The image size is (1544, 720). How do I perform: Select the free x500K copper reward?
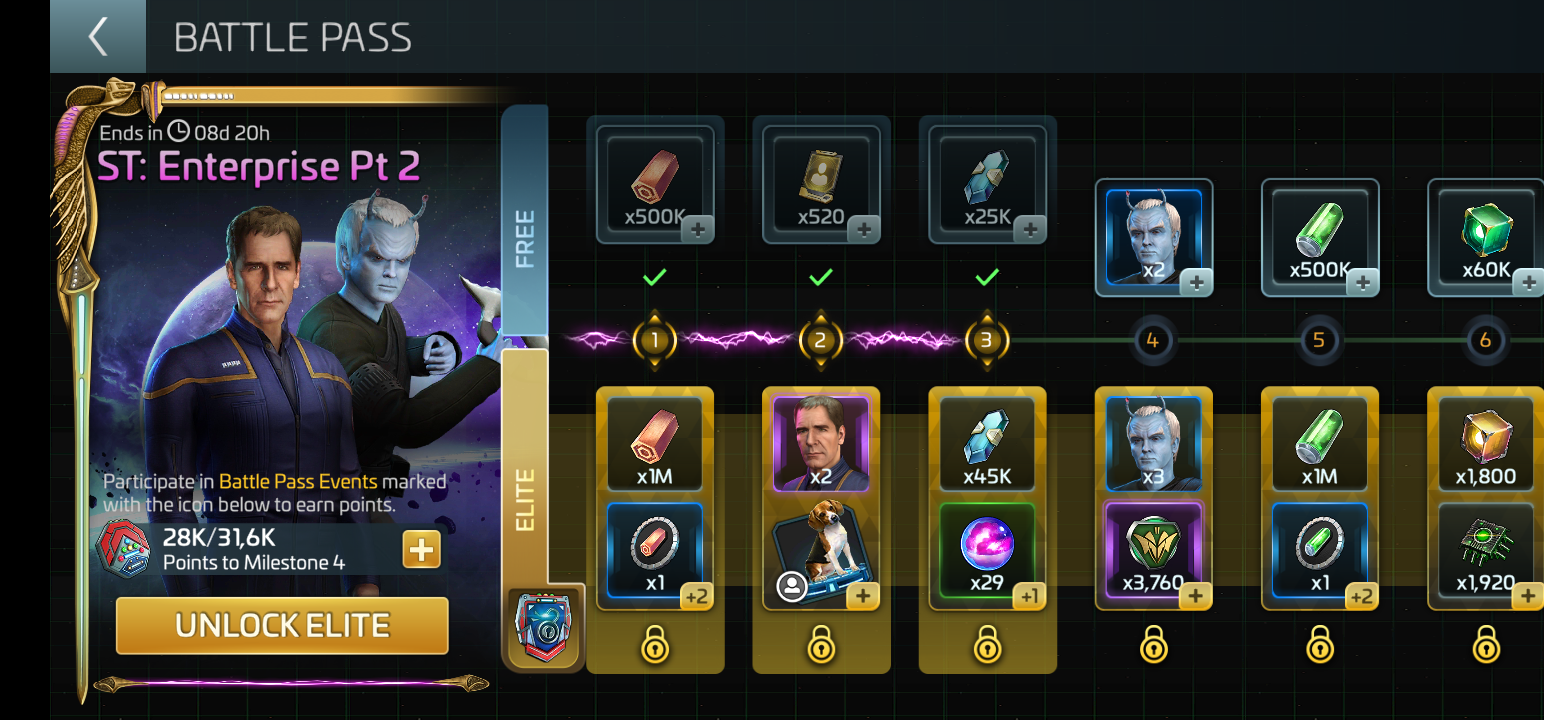tap(655, 184)
